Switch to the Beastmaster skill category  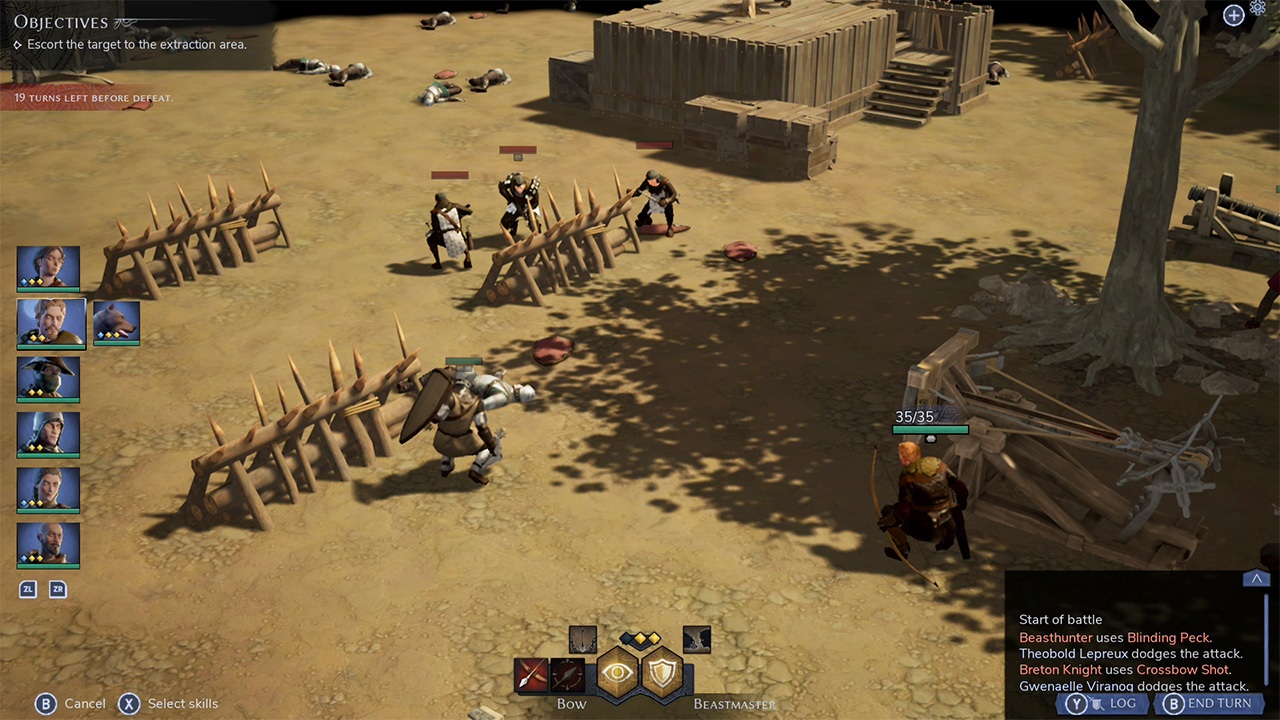click(x=734, y=704)
